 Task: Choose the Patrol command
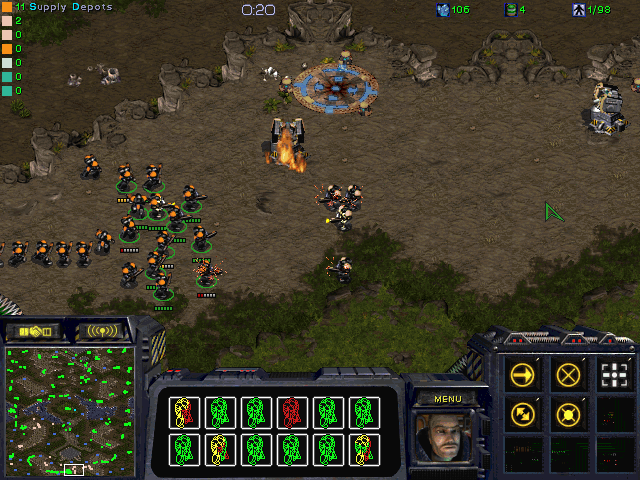523,413
